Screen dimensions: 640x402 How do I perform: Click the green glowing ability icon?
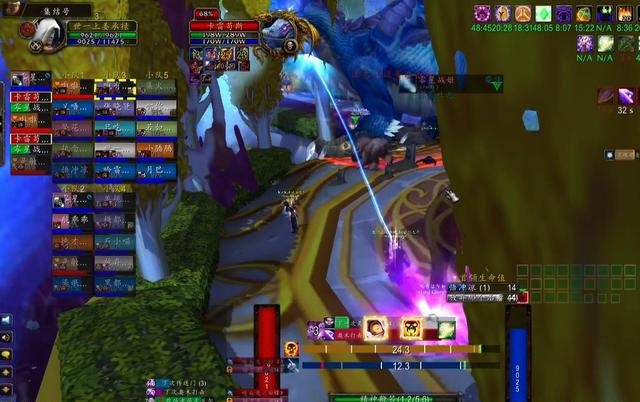[445, 328]
